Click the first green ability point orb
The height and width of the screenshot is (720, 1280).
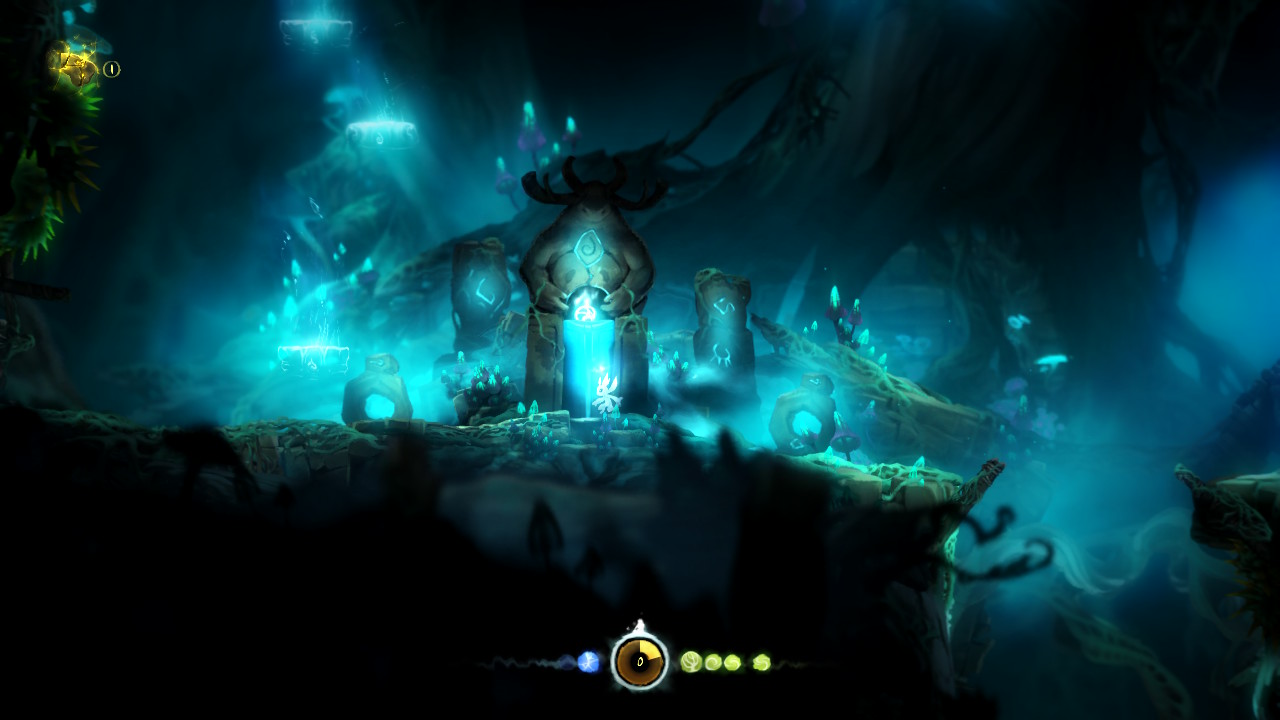690,660
